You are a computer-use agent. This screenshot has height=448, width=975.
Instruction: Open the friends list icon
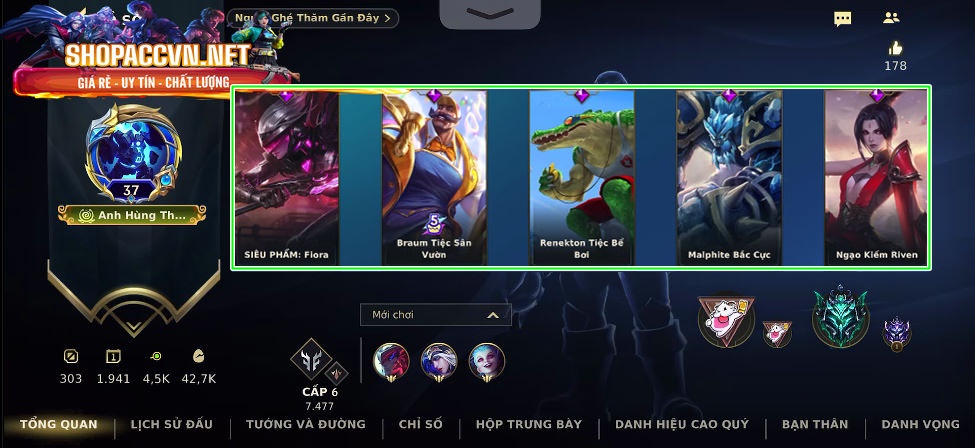892,18
